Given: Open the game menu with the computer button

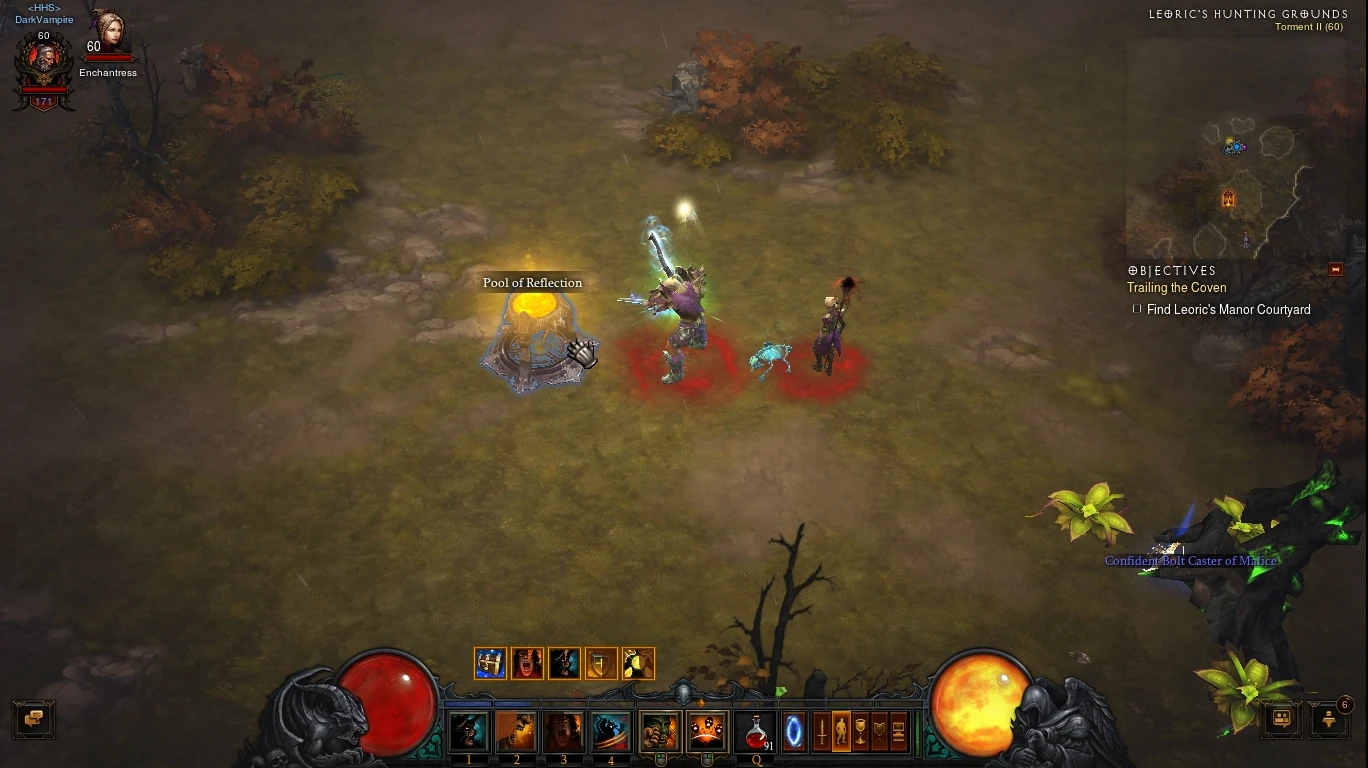Looking at the screenshot, I should (898, 731).
